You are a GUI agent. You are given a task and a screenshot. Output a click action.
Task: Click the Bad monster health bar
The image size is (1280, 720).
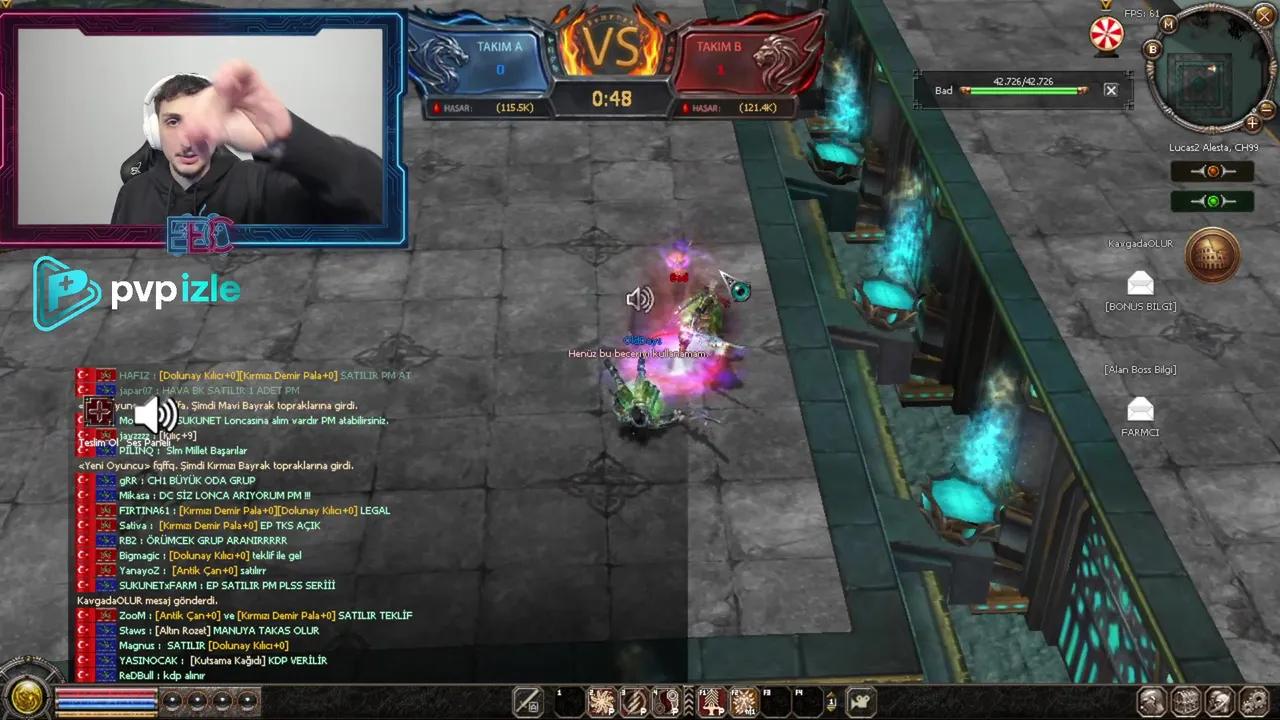[x=1022, y=90]
